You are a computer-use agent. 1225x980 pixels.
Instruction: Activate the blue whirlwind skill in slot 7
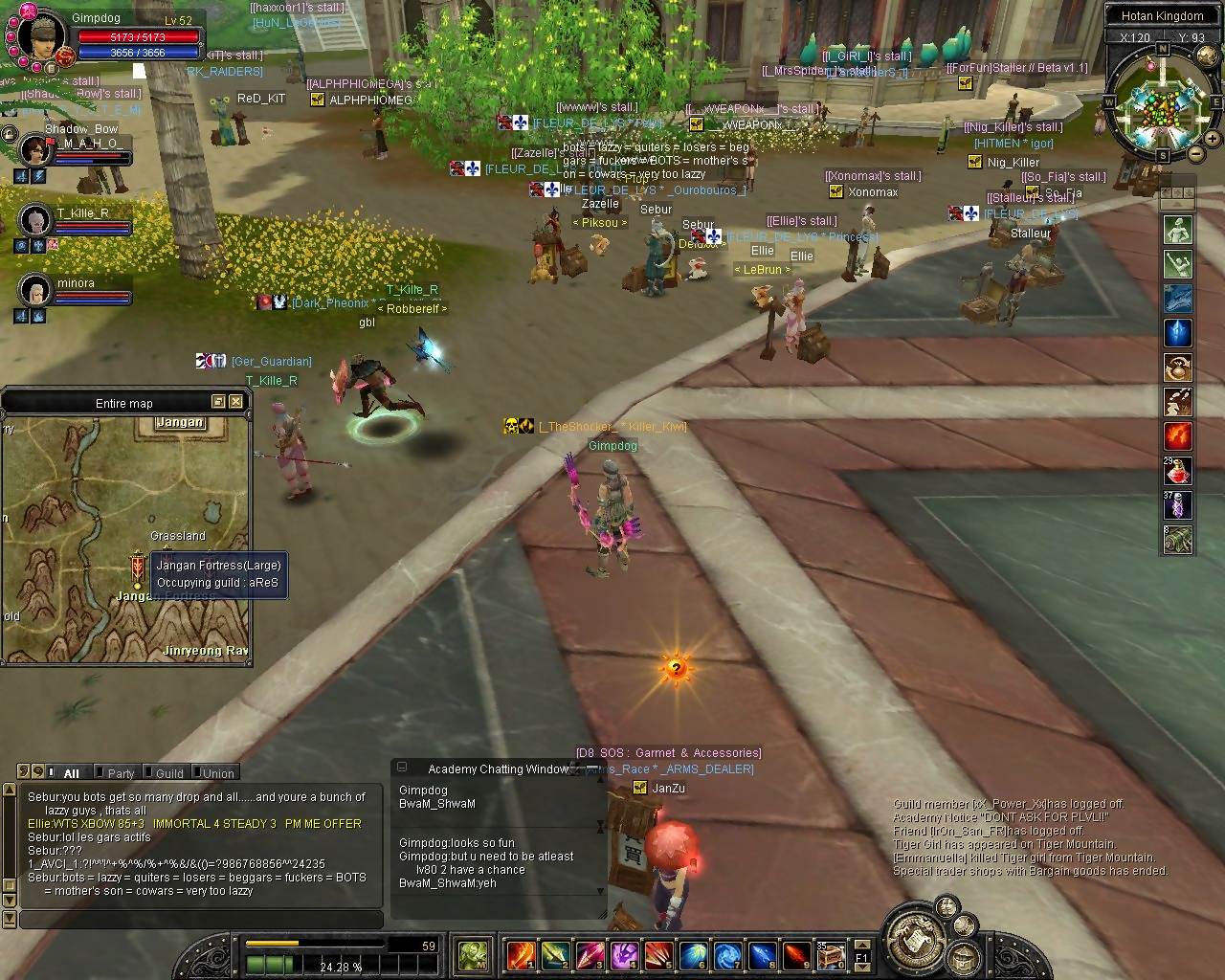(x=727, y=954)
